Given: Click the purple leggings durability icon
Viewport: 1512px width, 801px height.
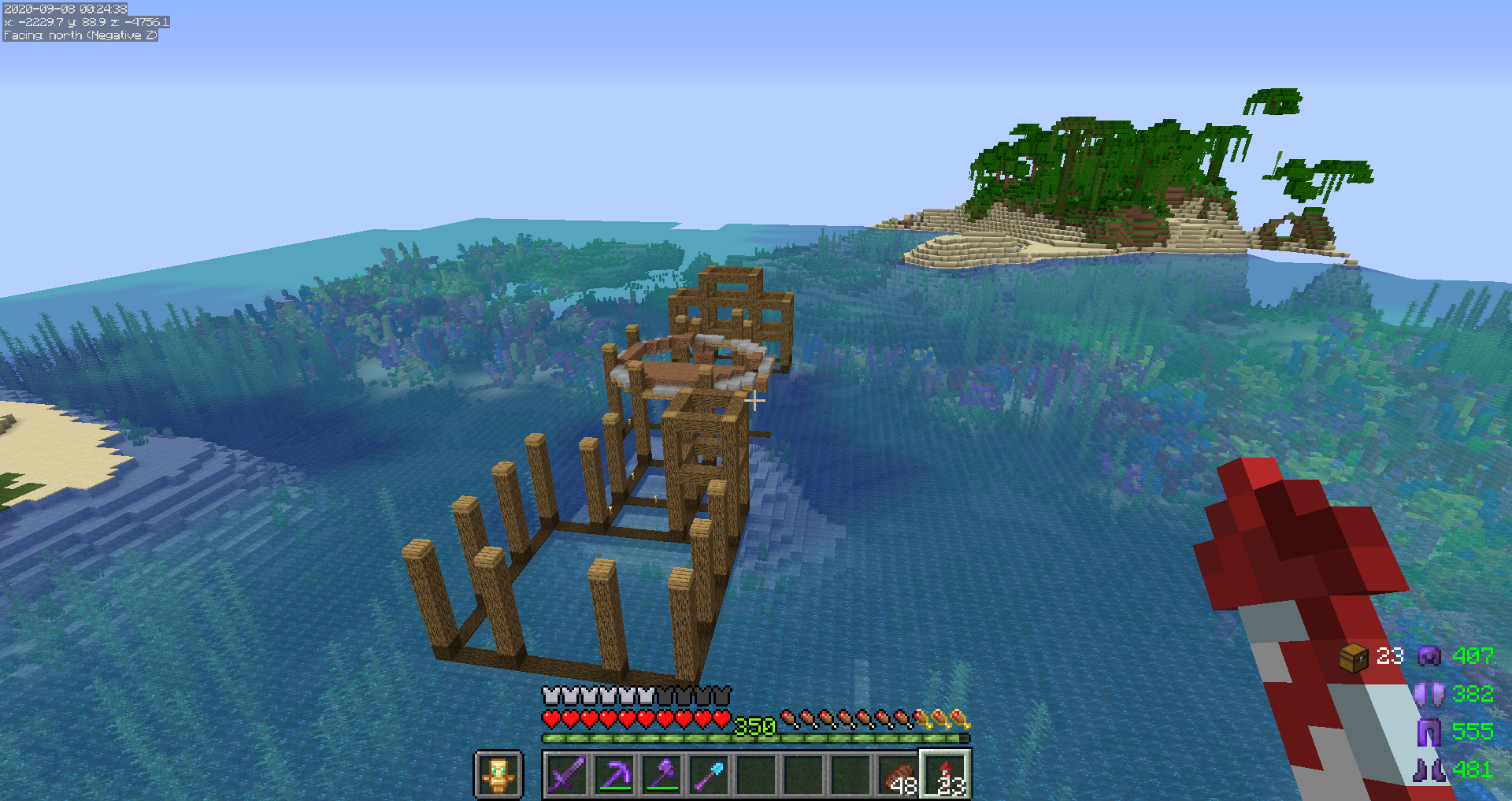Looking at the screenshot, I should 1429,732.
